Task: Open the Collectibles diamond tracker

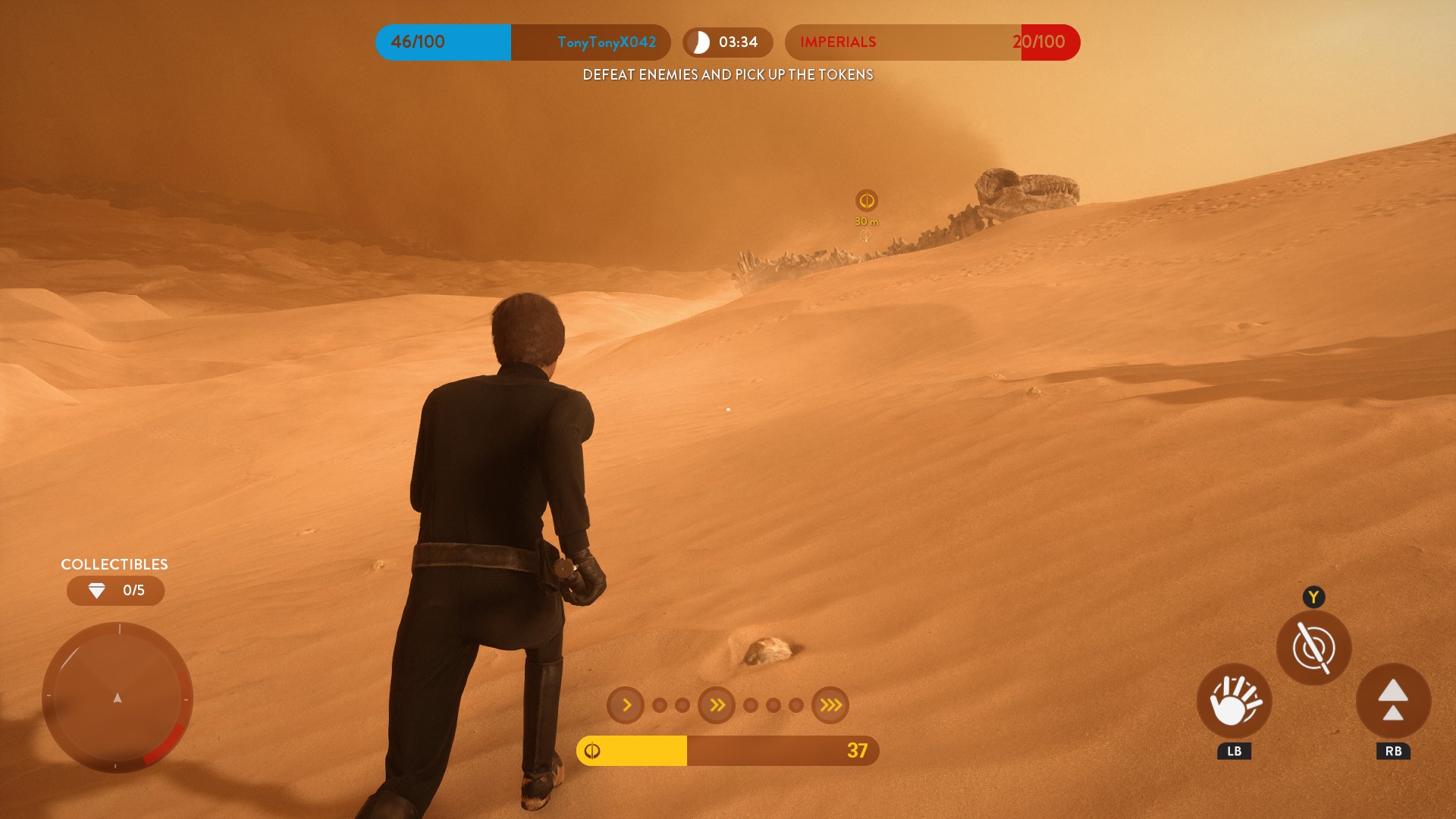Action: (115, 591)
